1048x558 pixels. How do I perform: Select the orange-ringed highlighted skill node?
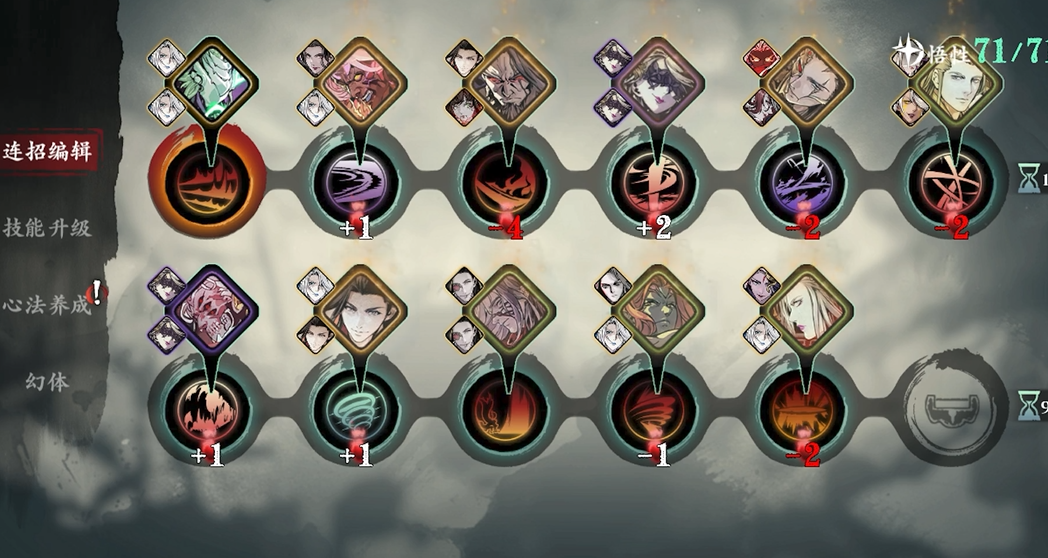click(x=209, y=180)
